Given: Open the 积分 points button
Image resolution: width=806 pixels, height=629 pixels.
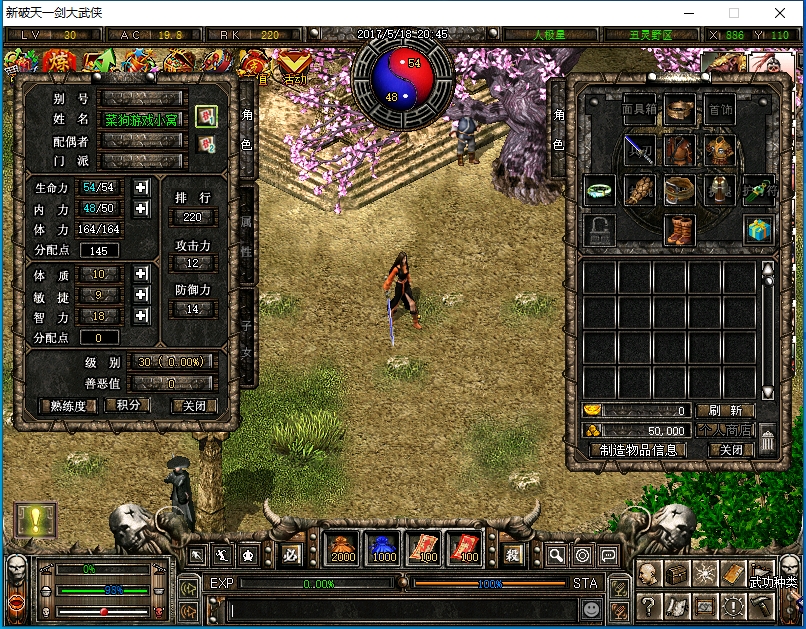Looking at the screenshot, I should [x=128, y=405].
